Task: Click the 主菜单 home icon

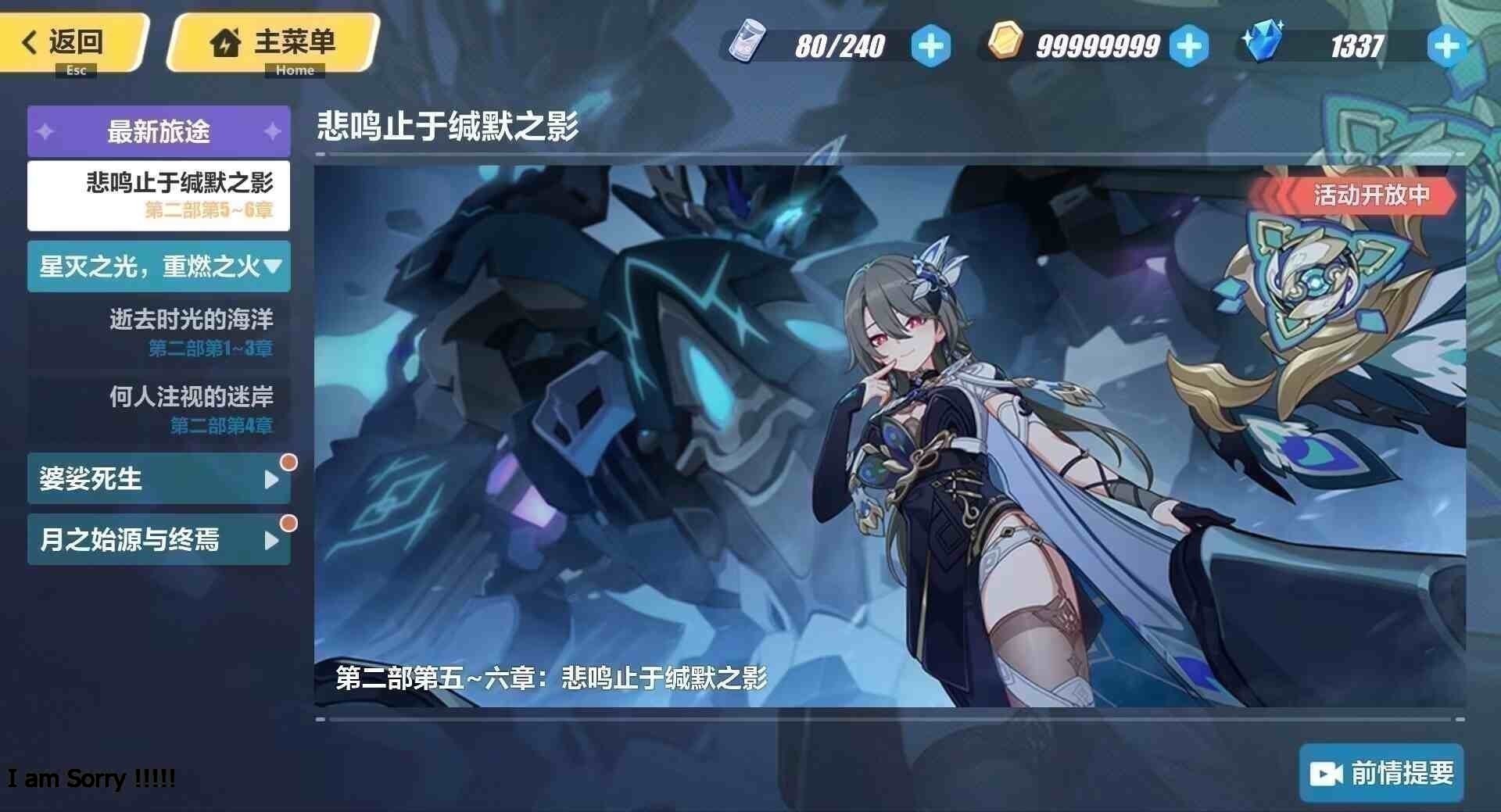Action: click(224, 43)
